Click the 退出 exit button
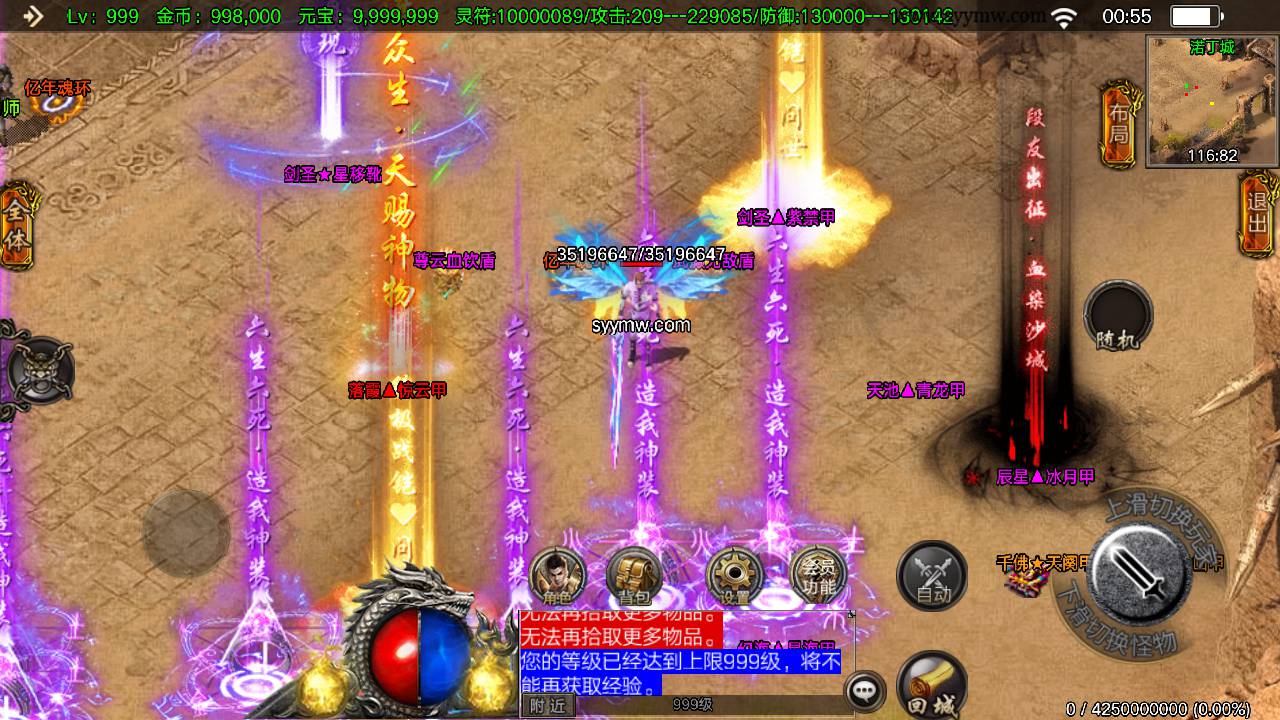 (1258, 210)
